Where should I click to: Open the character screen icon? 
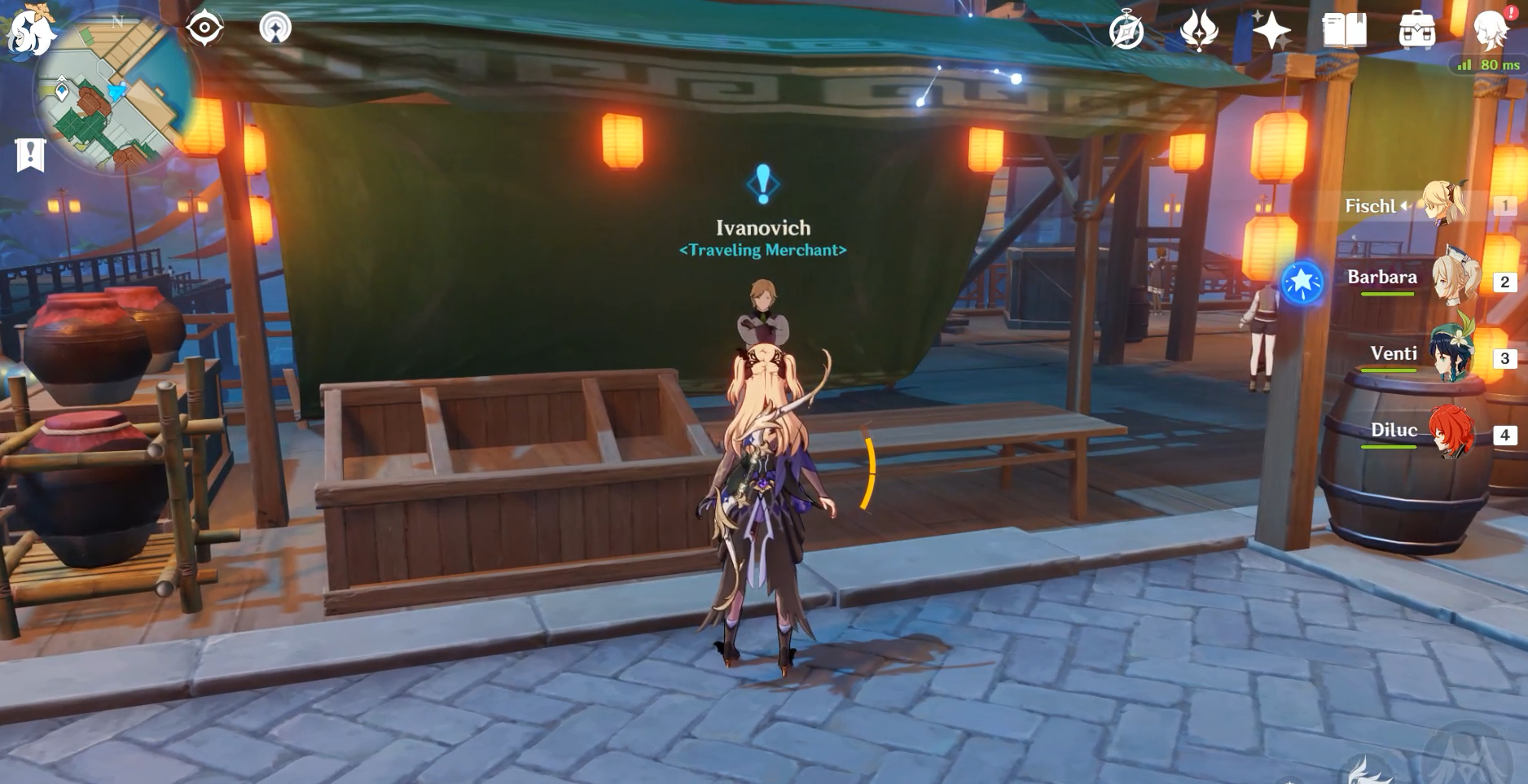[1491, 31]
